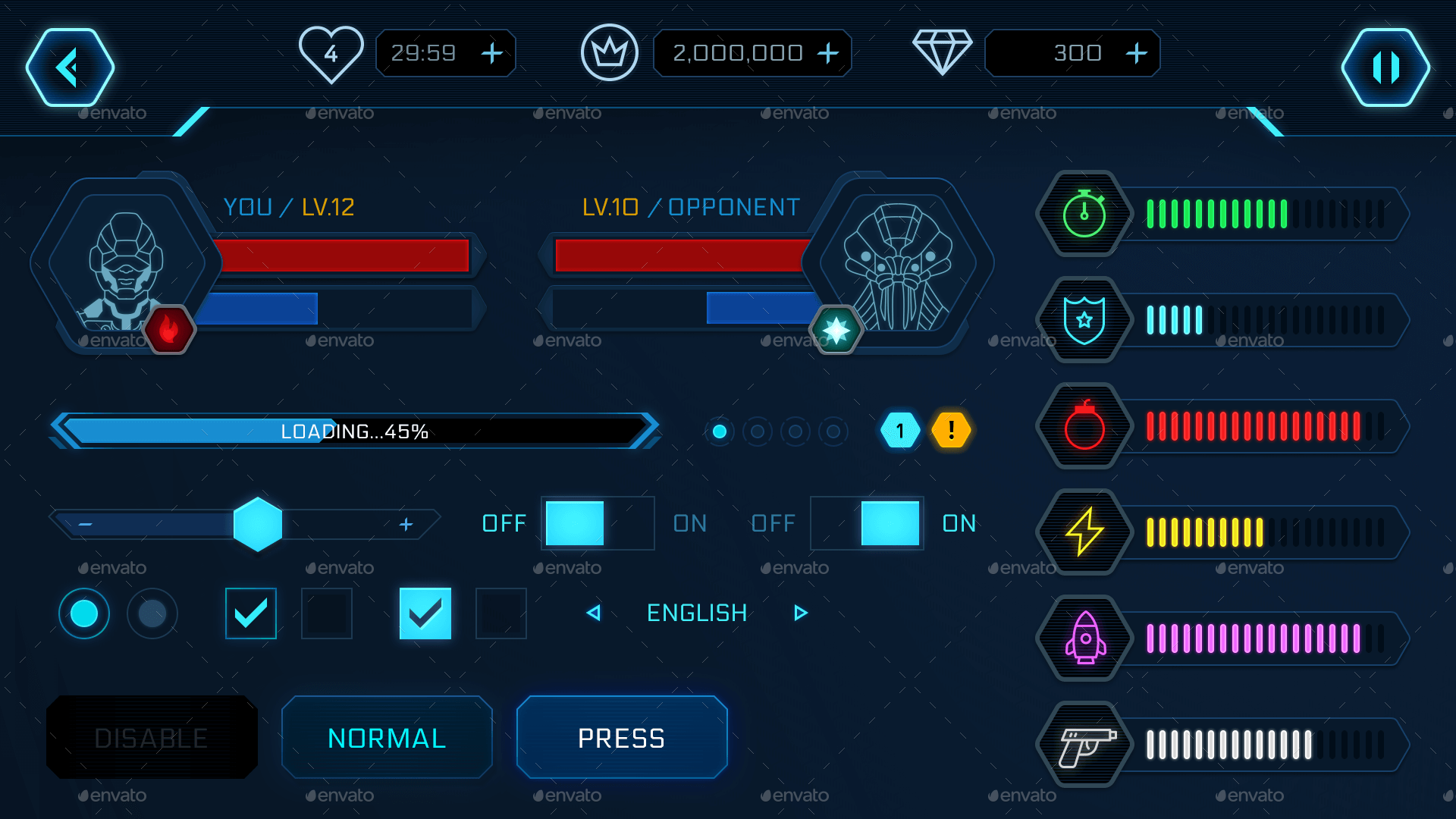The width and height of the screenshot is (1456, 819).
Task: Select the stopwatch timer icon
Action: pyautogui.click(x=1083, y=214)
